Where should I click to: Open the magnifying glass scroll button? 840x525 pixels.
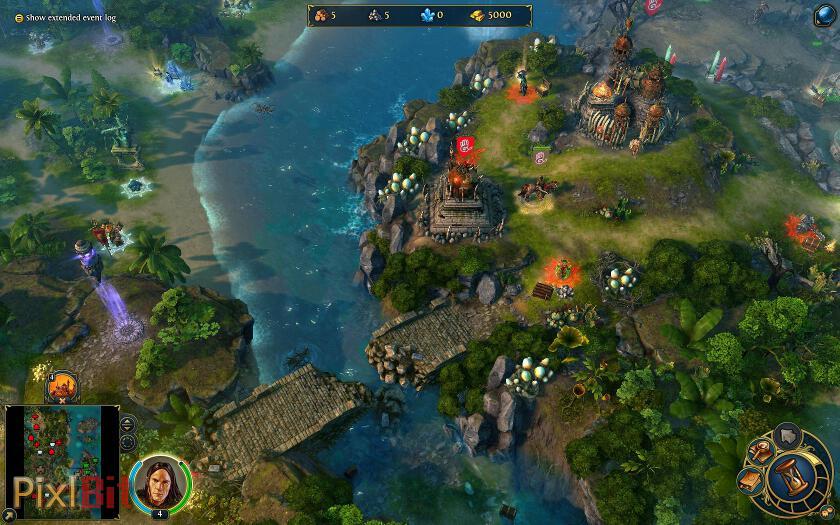760,452
